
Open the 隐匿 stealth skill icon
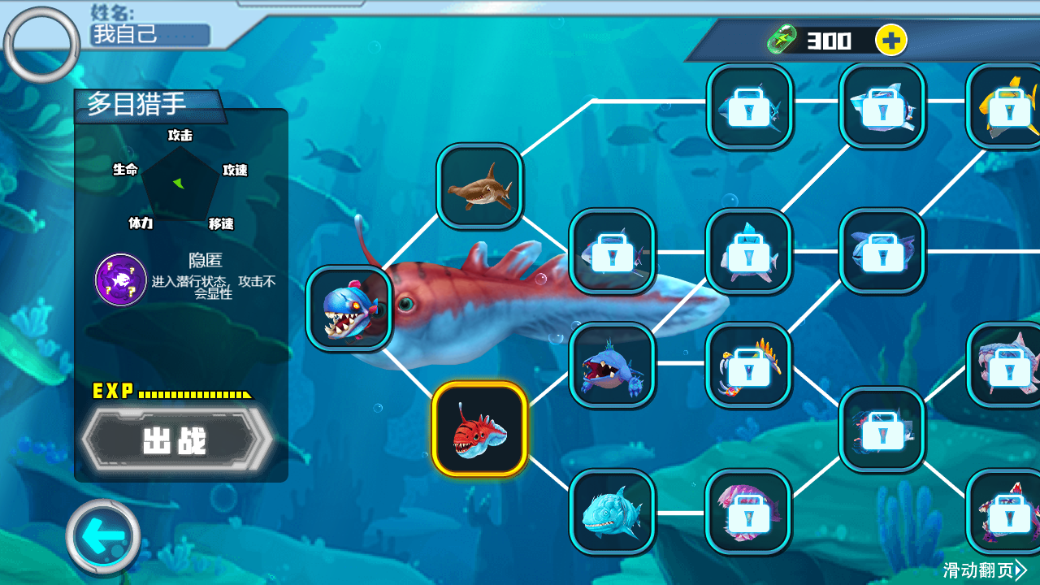(121, 279)
